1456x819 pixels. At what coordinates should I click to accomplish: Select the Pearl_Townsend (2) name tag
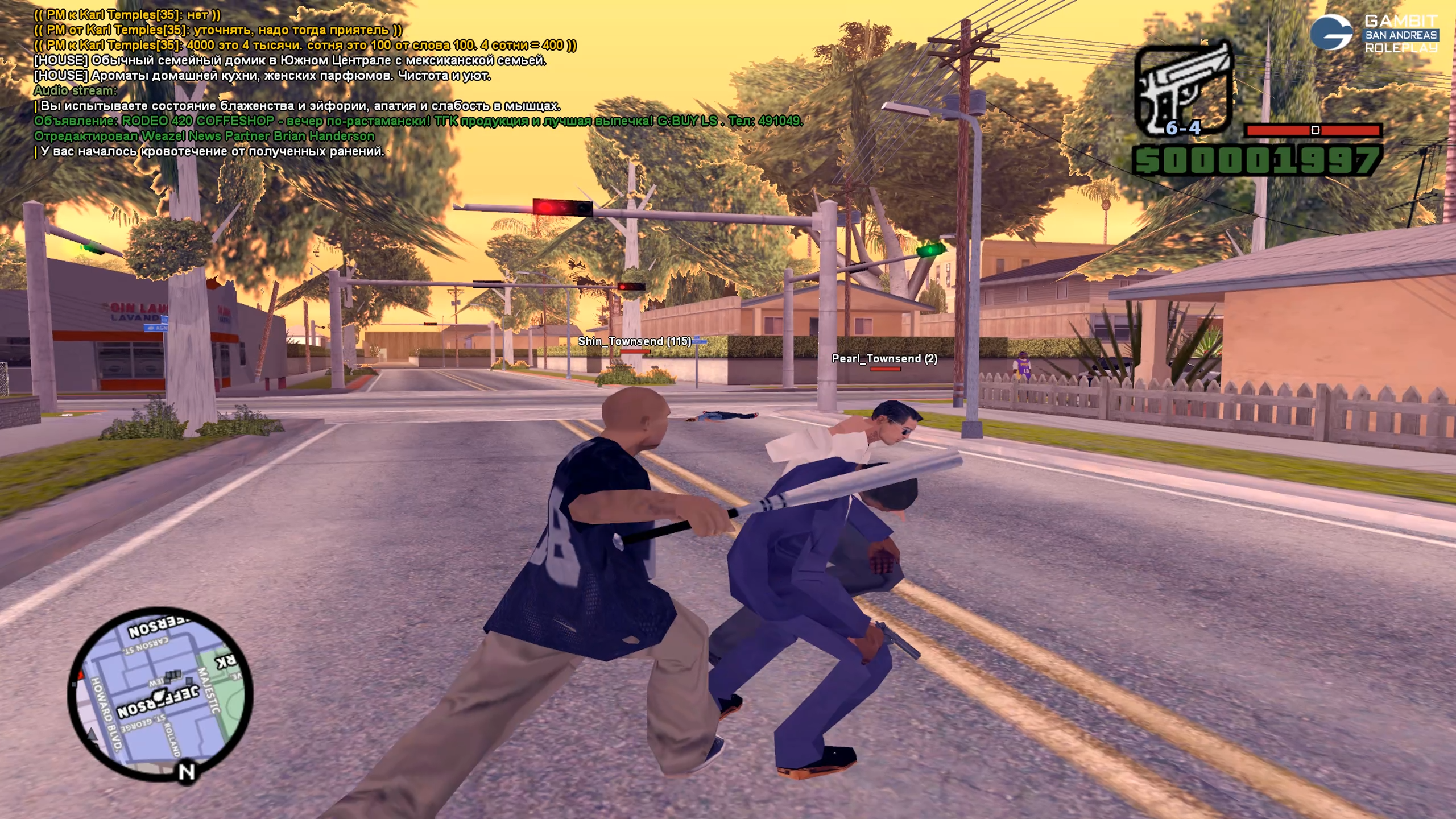pos(884,359)
